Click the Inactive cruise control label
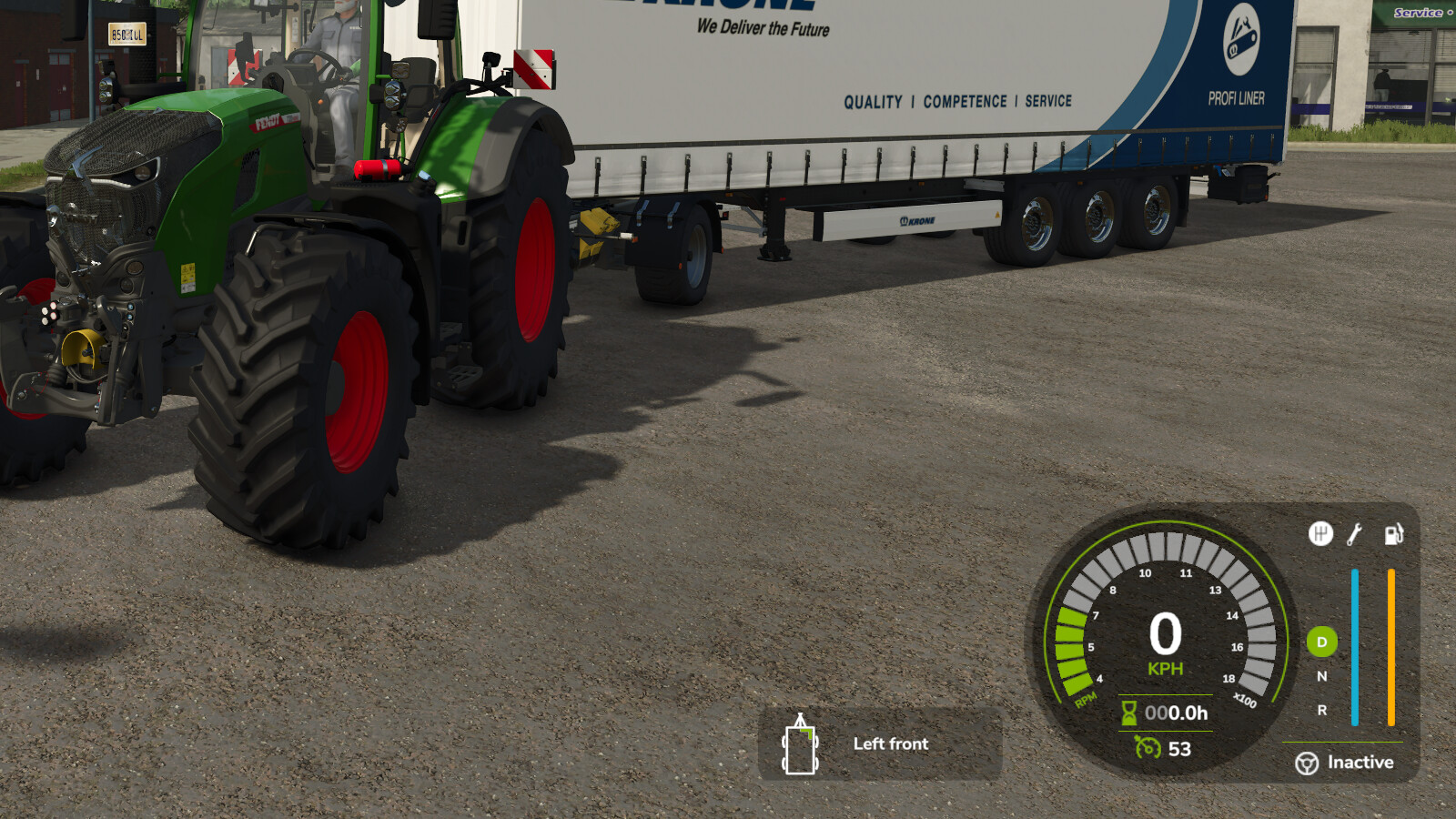 1360,762
